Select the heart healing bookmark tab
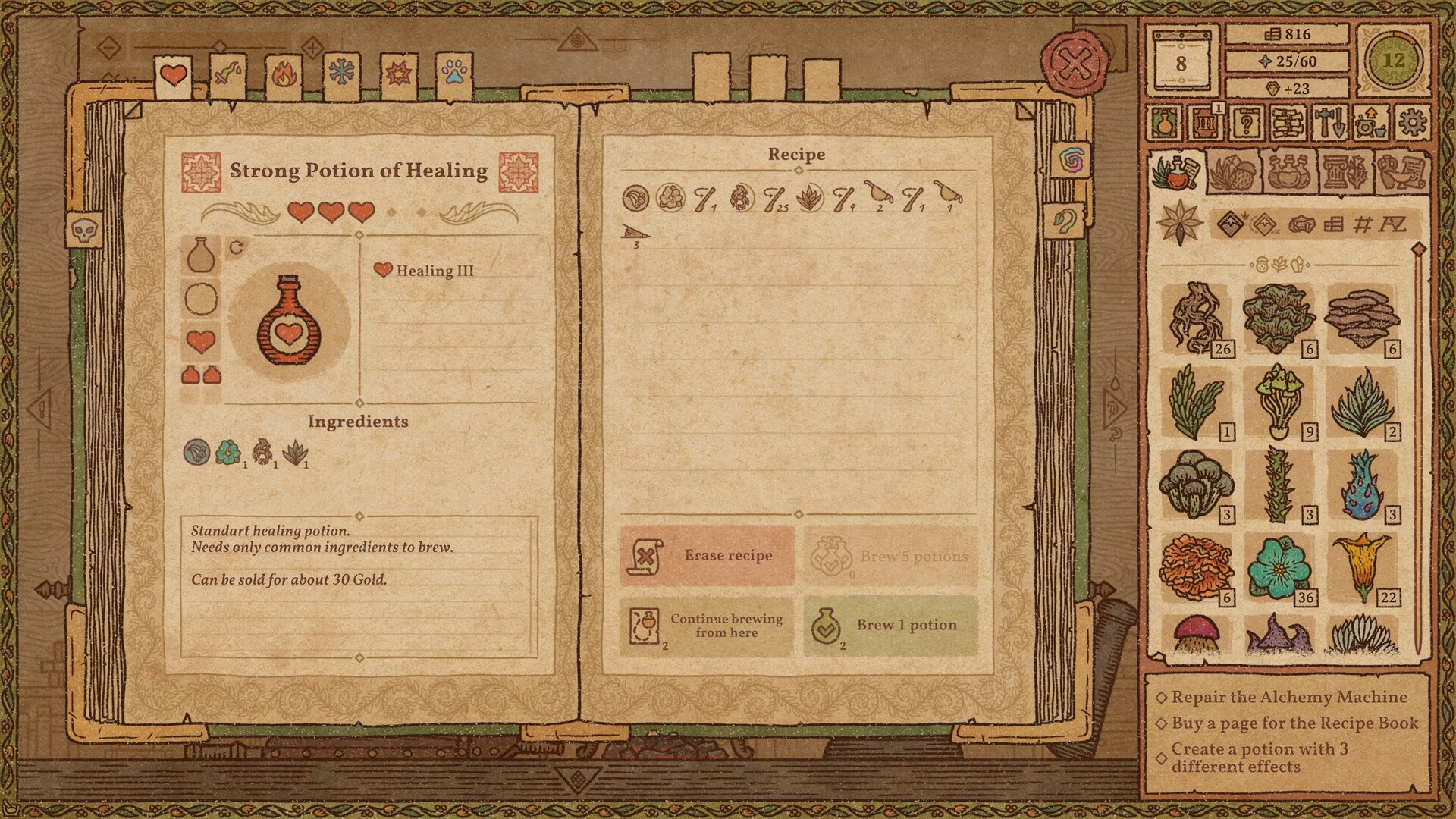 pos(173,74)
